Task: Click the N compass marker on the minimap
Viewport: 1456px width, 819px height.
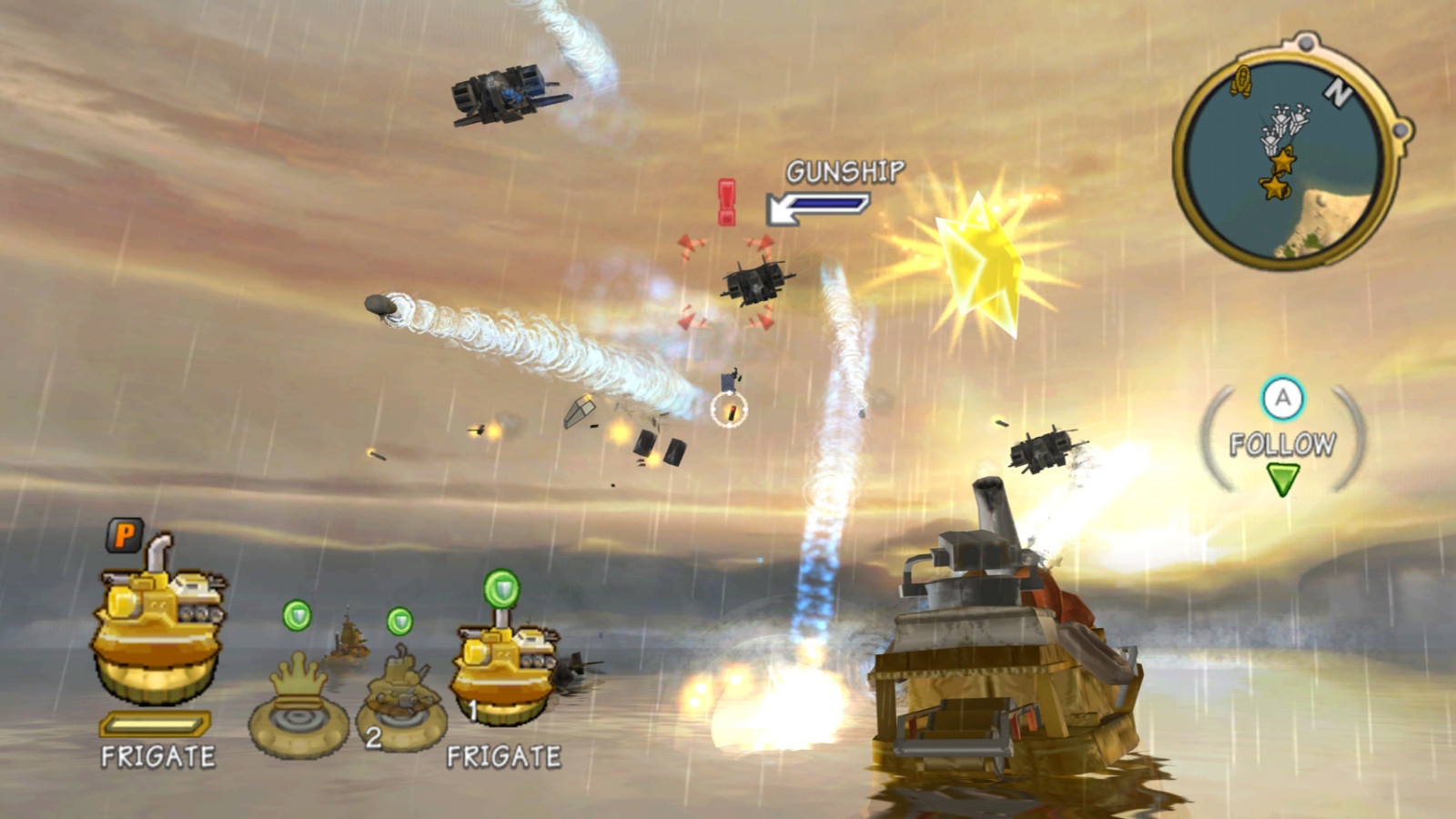Action: tap(1337, 91)
